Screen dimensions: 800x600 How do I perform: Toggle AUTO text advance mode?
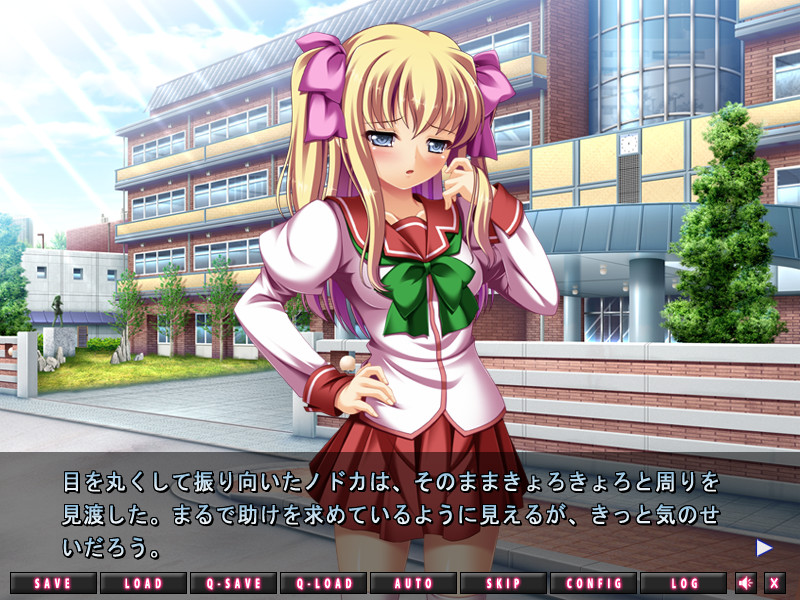(x=413, y=582)
